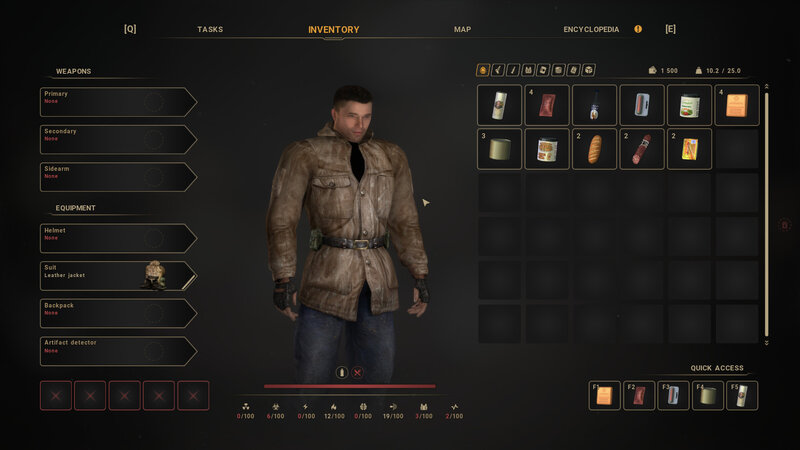Image resolution: width=800 pixels, height=450 pixels.
Task: Choose the stack of four bandages
Action: (547, 105)
